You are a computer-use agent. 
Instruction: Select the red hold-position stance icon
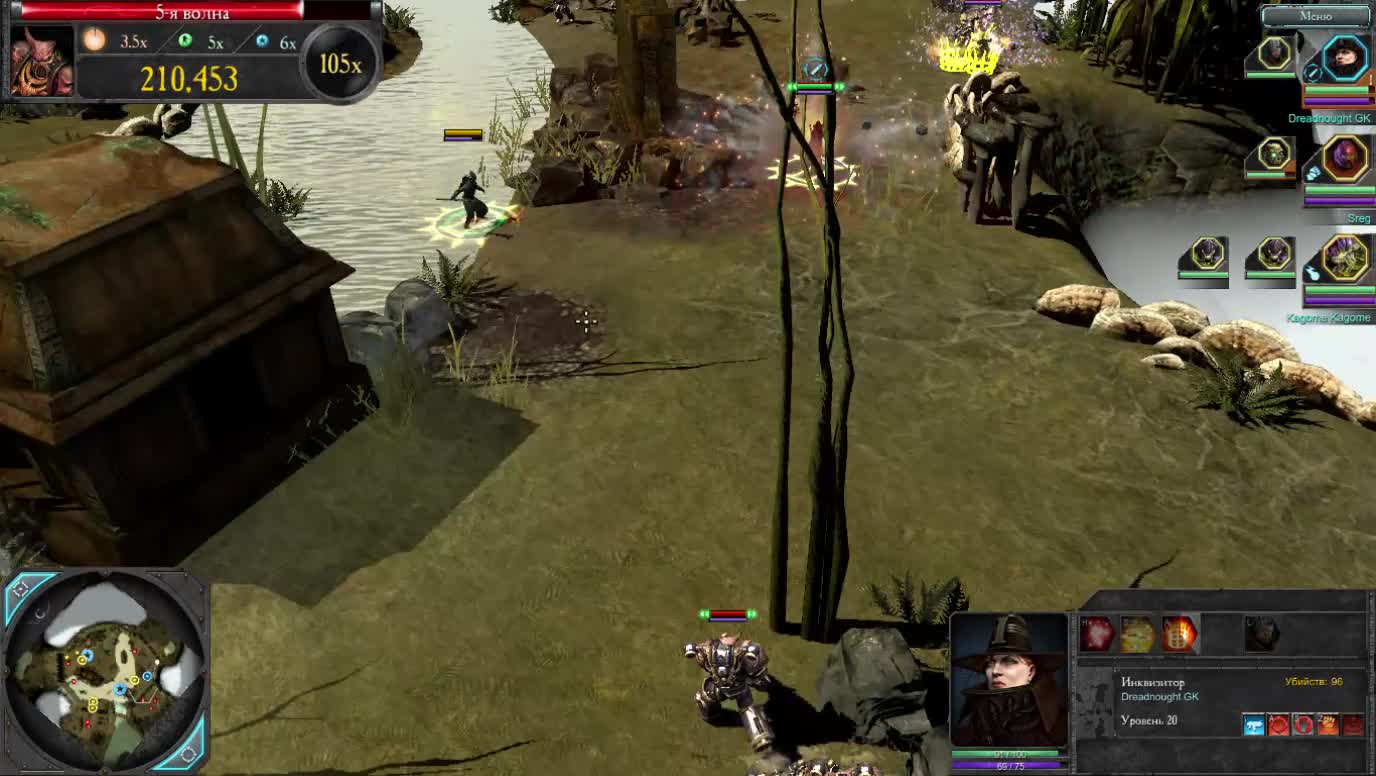pos(1303,724)
